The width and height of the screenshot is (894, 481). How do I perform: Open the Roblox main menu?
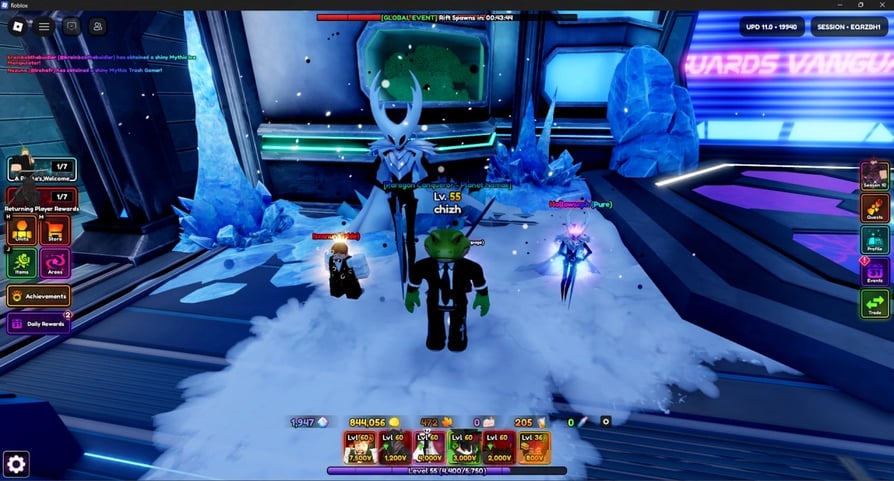tap(45, 27)
